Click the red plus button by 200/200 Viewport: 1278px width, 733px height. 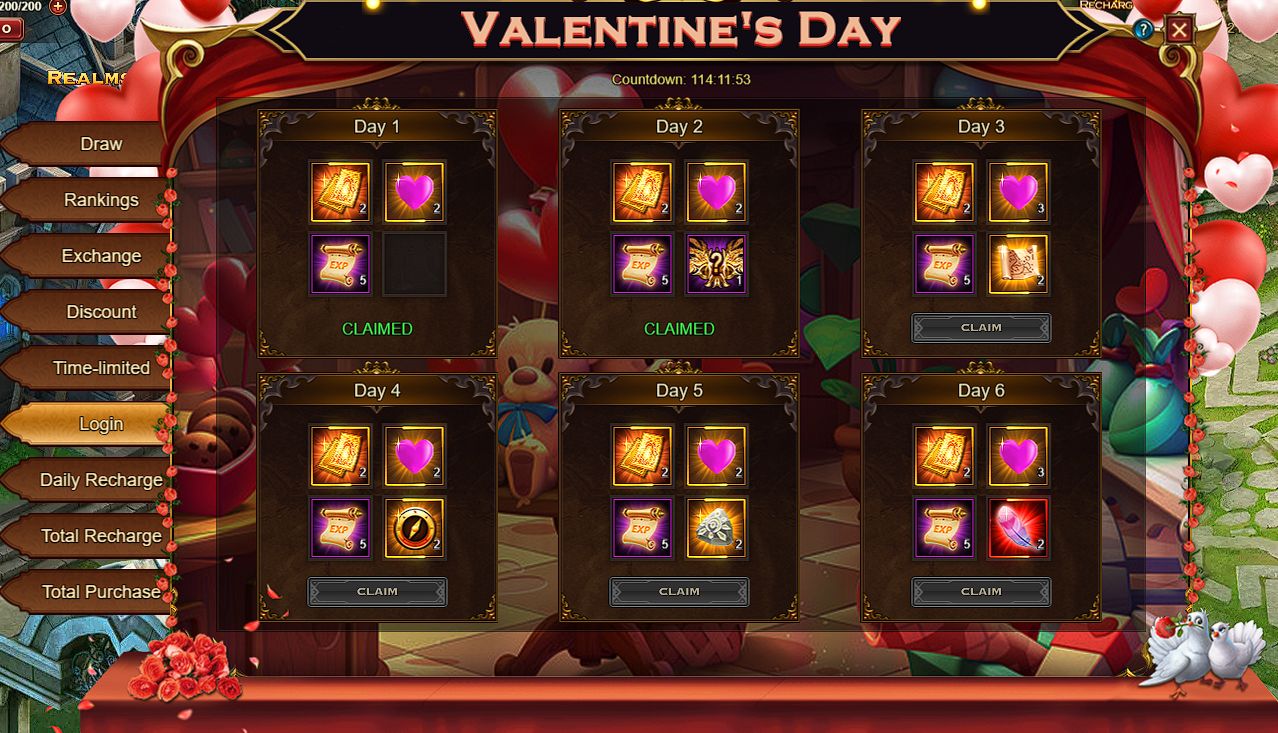58,6
